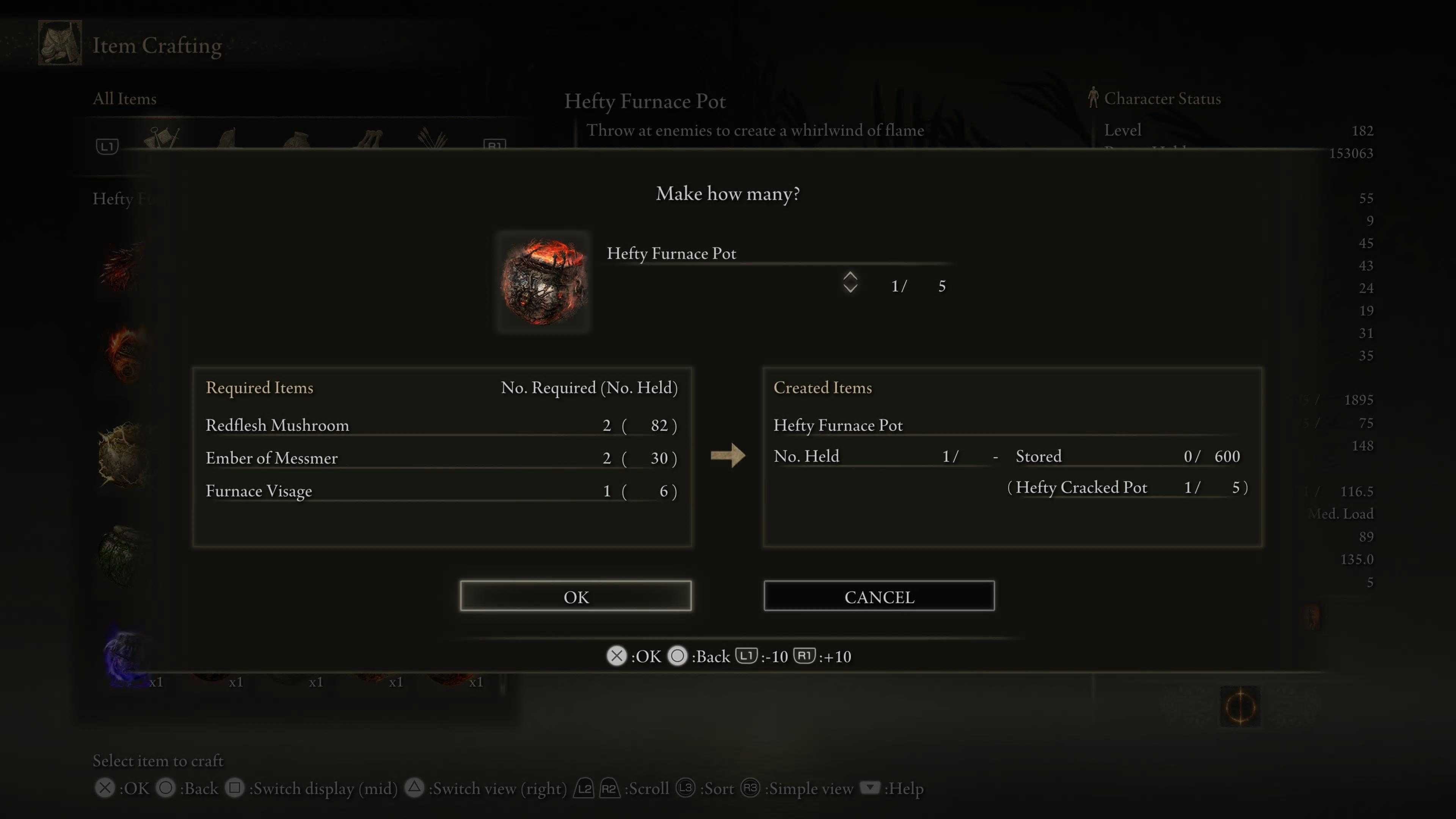
Task: Select the blue glowing item thumbnail
Action: (x=121, y=656)
